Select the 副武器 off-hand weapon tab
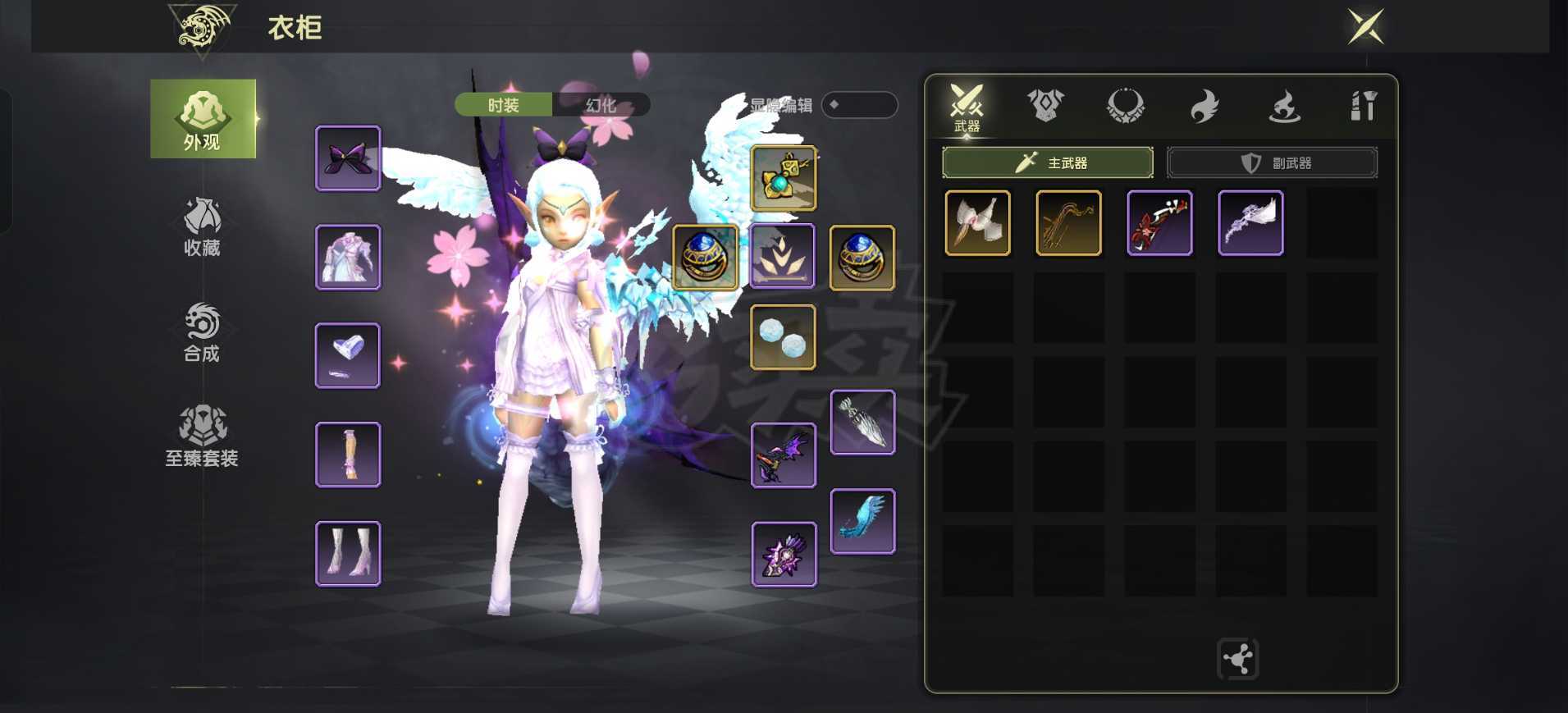The width and height of the screenshot is (1568, 713). click(1272, 162)
